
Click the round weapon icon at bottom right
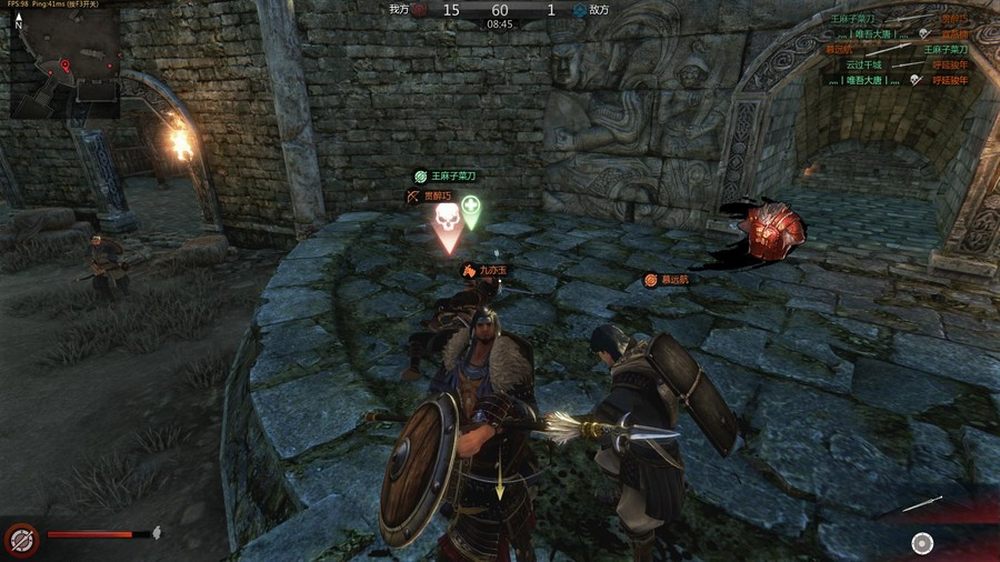[x=922, y=543]
